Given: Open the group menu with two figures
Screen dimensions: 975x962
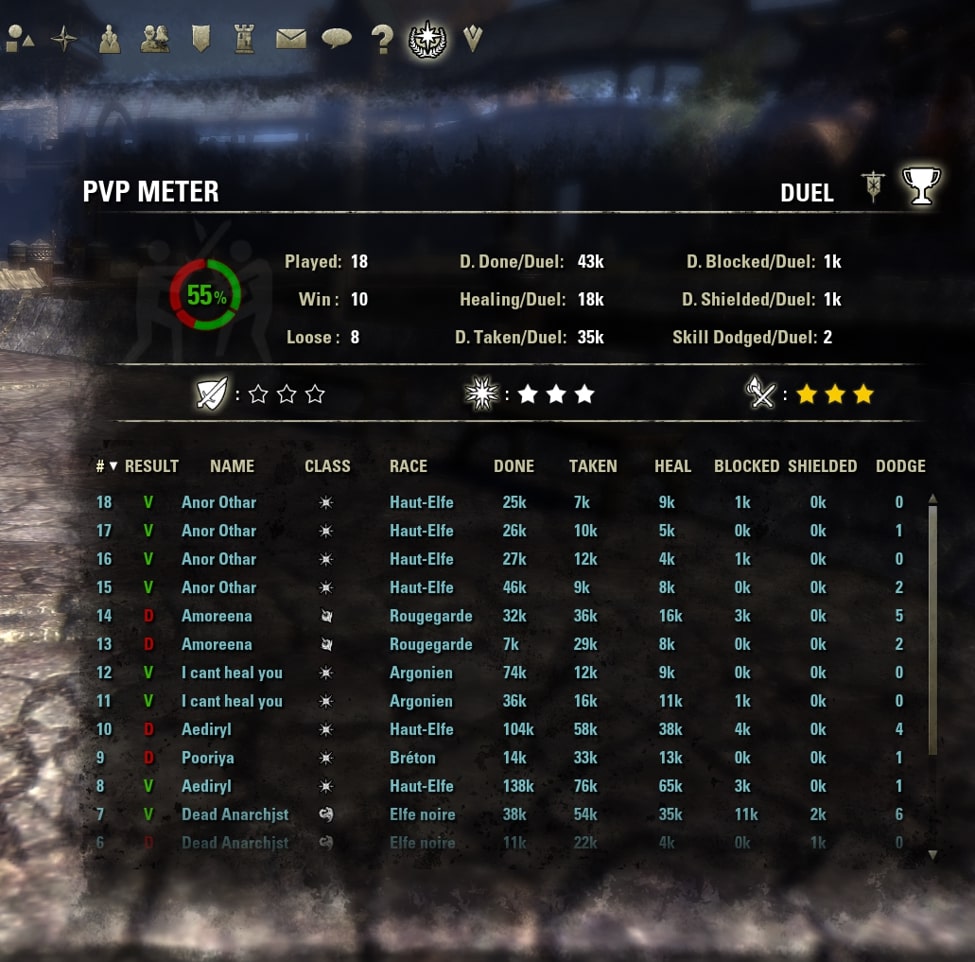Looking at the screenshot, I should click(110, 39).
